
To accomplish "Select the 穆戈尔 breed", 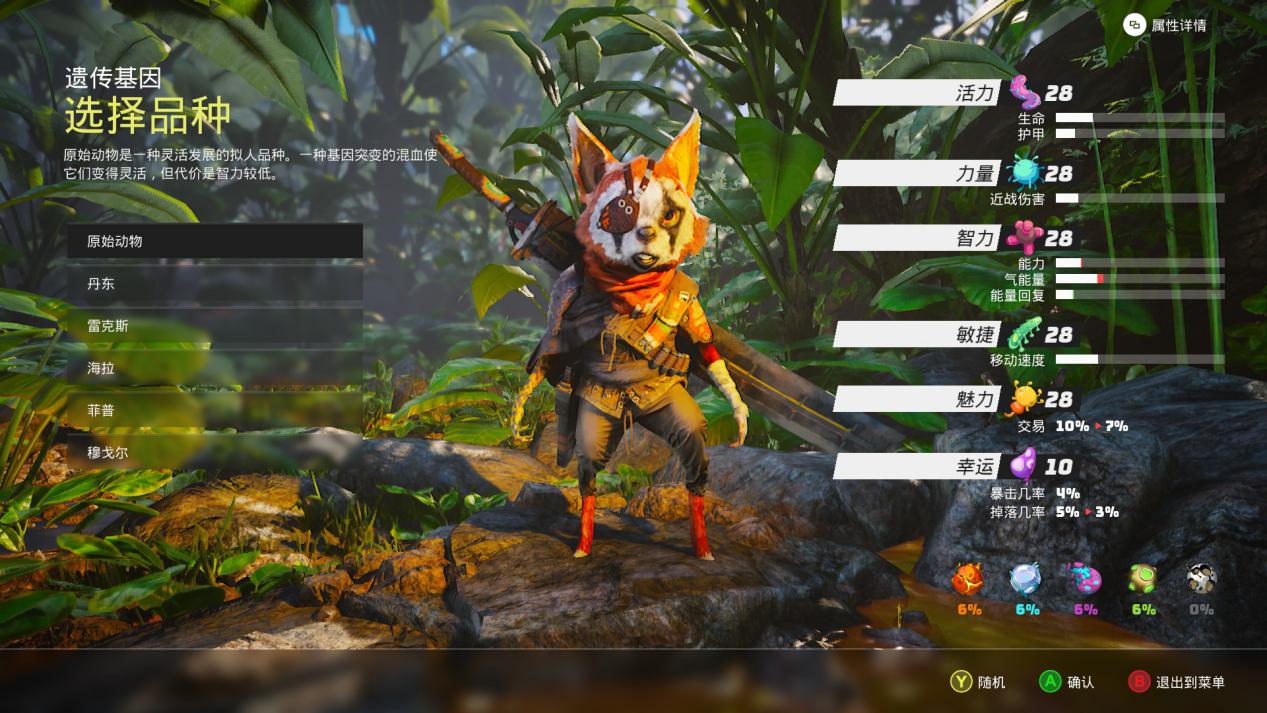I will pyautogui.click(x=215, y=452).
